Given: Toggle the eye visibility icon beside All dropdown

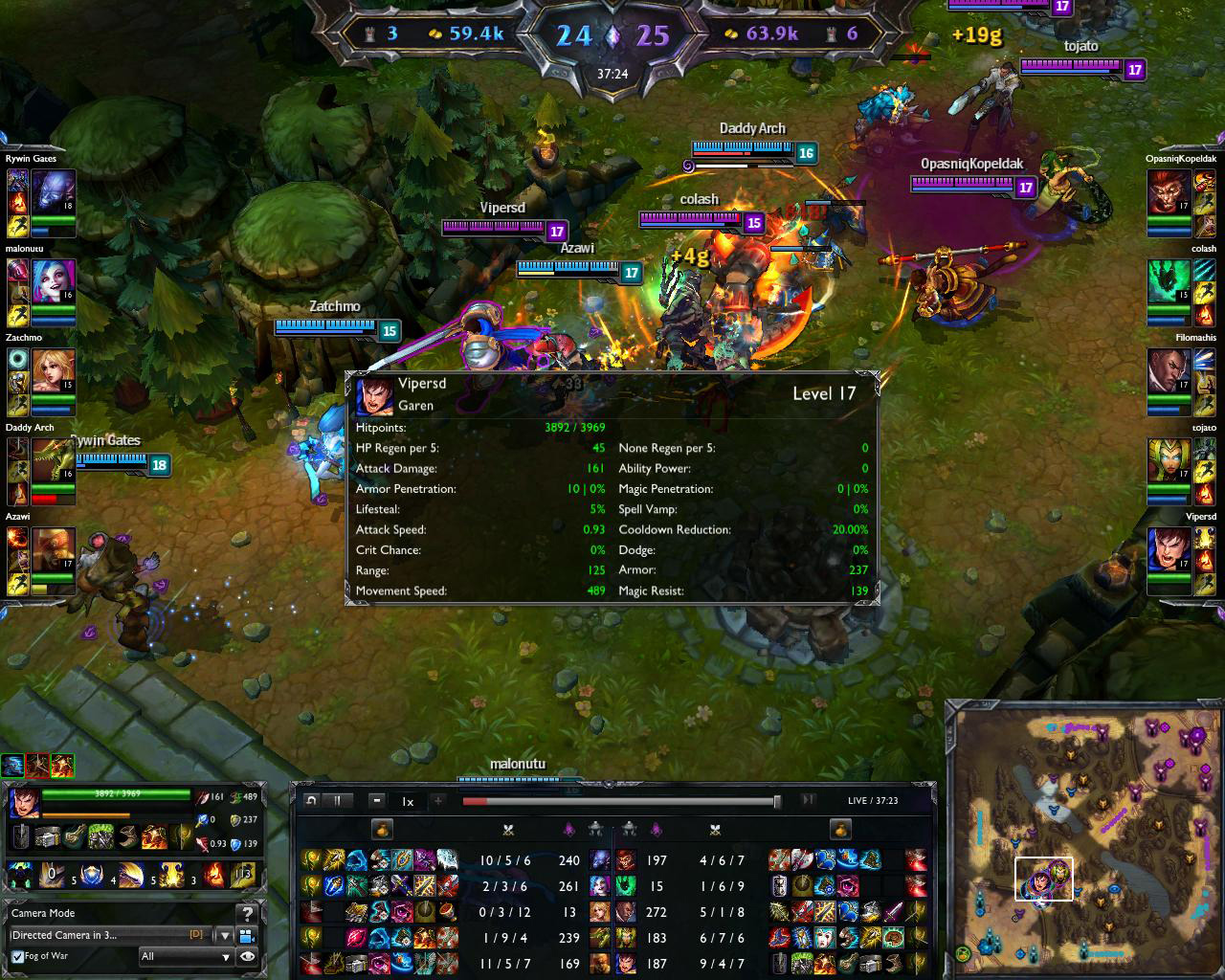Looking at the screenshot, I should pyautogui.click(x=249, y=956).
